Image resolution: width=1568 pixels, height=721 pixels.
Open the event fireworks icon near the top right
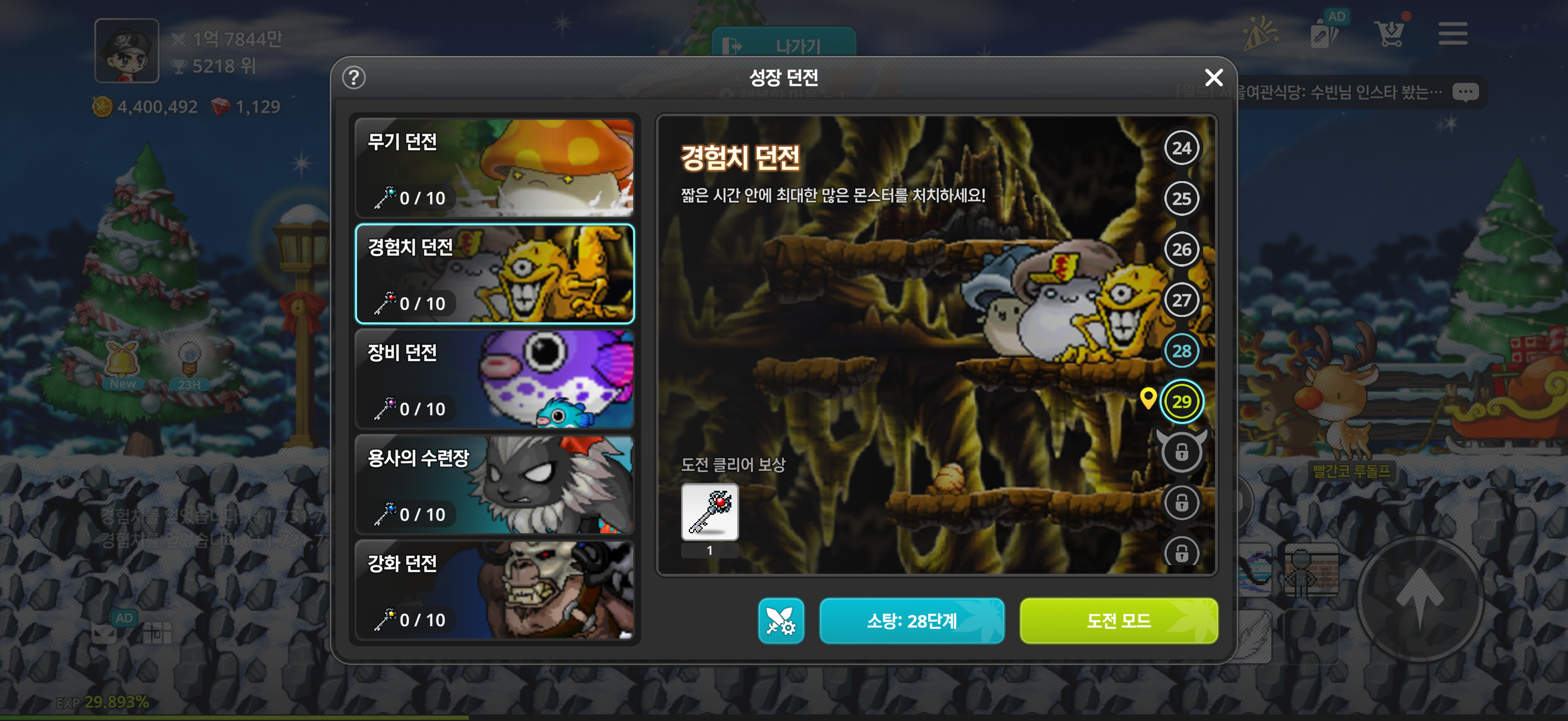pos(1261,33)
